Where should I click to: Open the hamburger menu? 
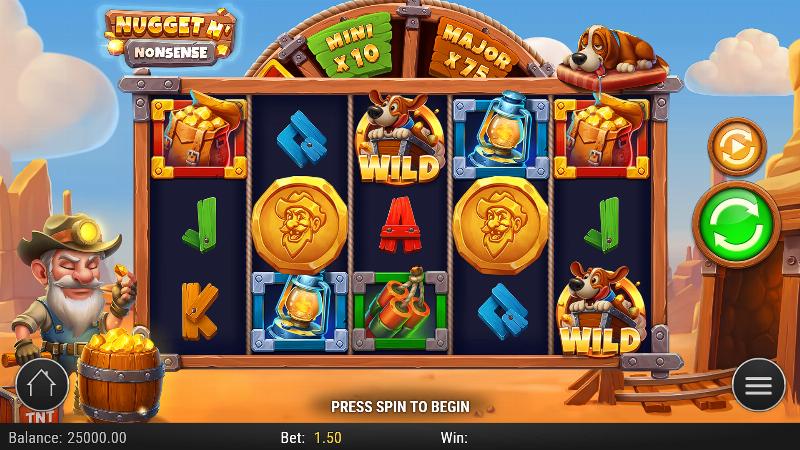coord(758,385)
